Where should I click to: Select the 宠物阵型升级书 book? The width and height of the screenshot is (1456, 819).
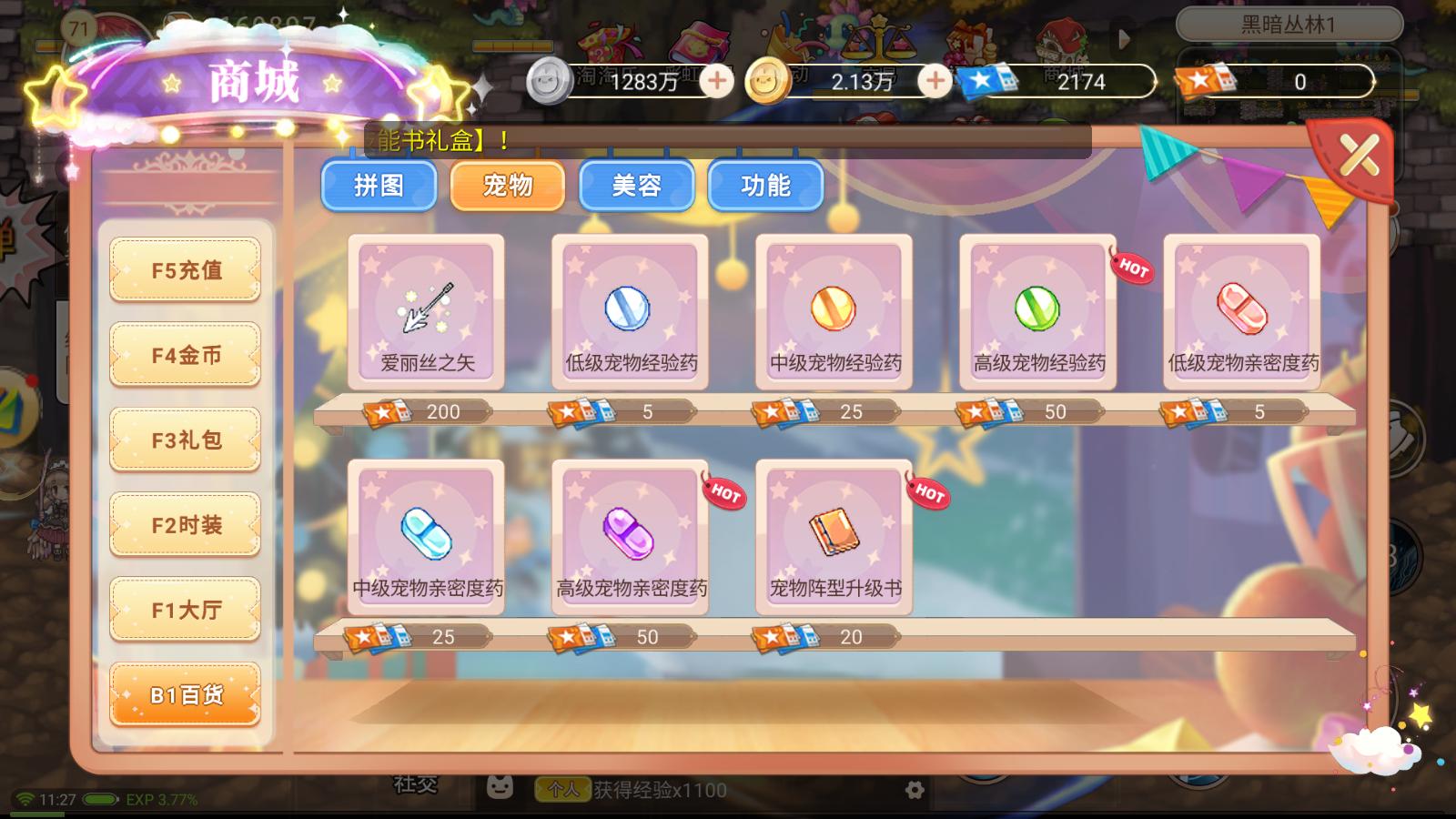834,537
